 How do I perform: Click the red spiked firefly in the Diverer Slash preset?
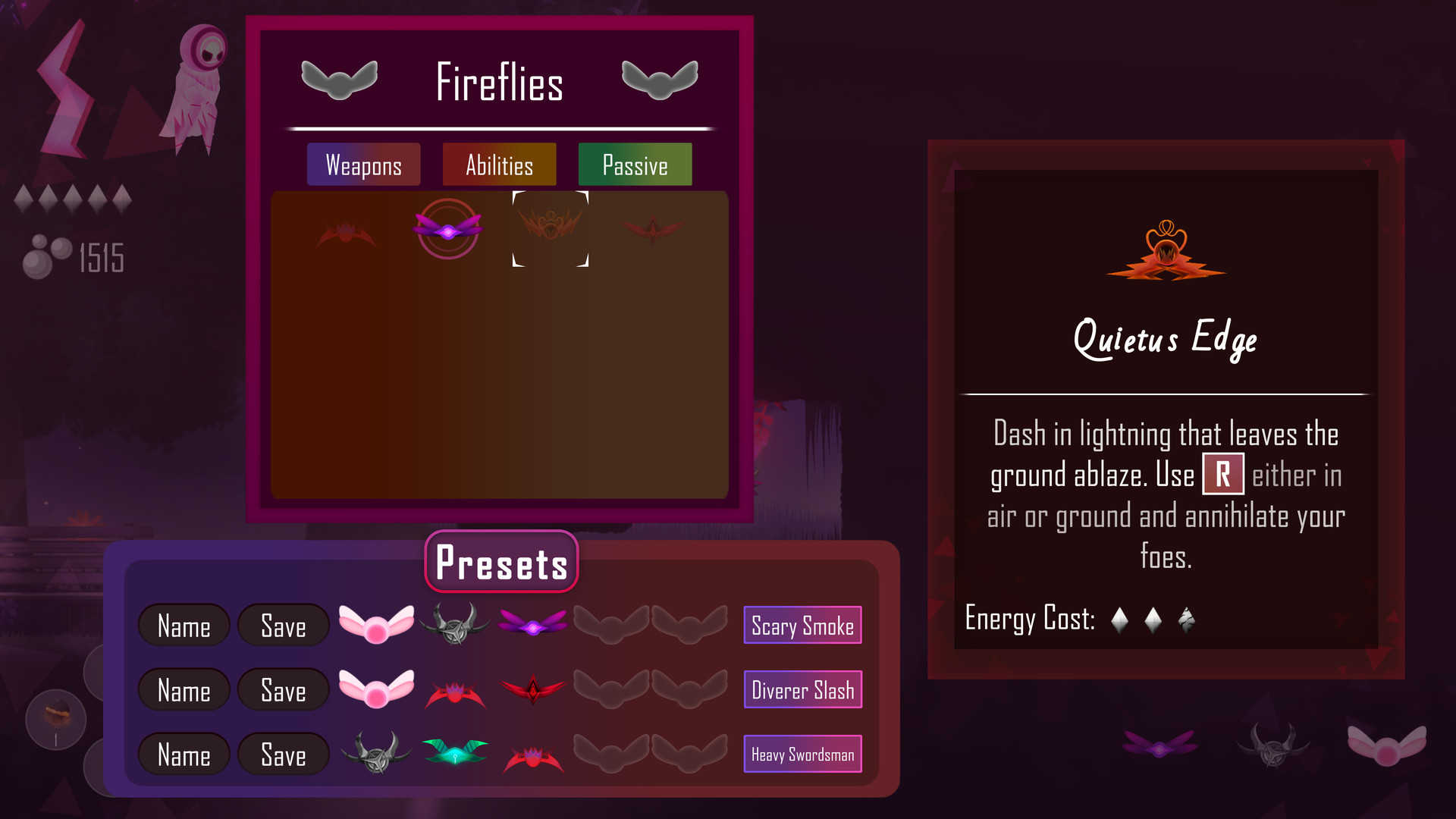tap(456, 689)
